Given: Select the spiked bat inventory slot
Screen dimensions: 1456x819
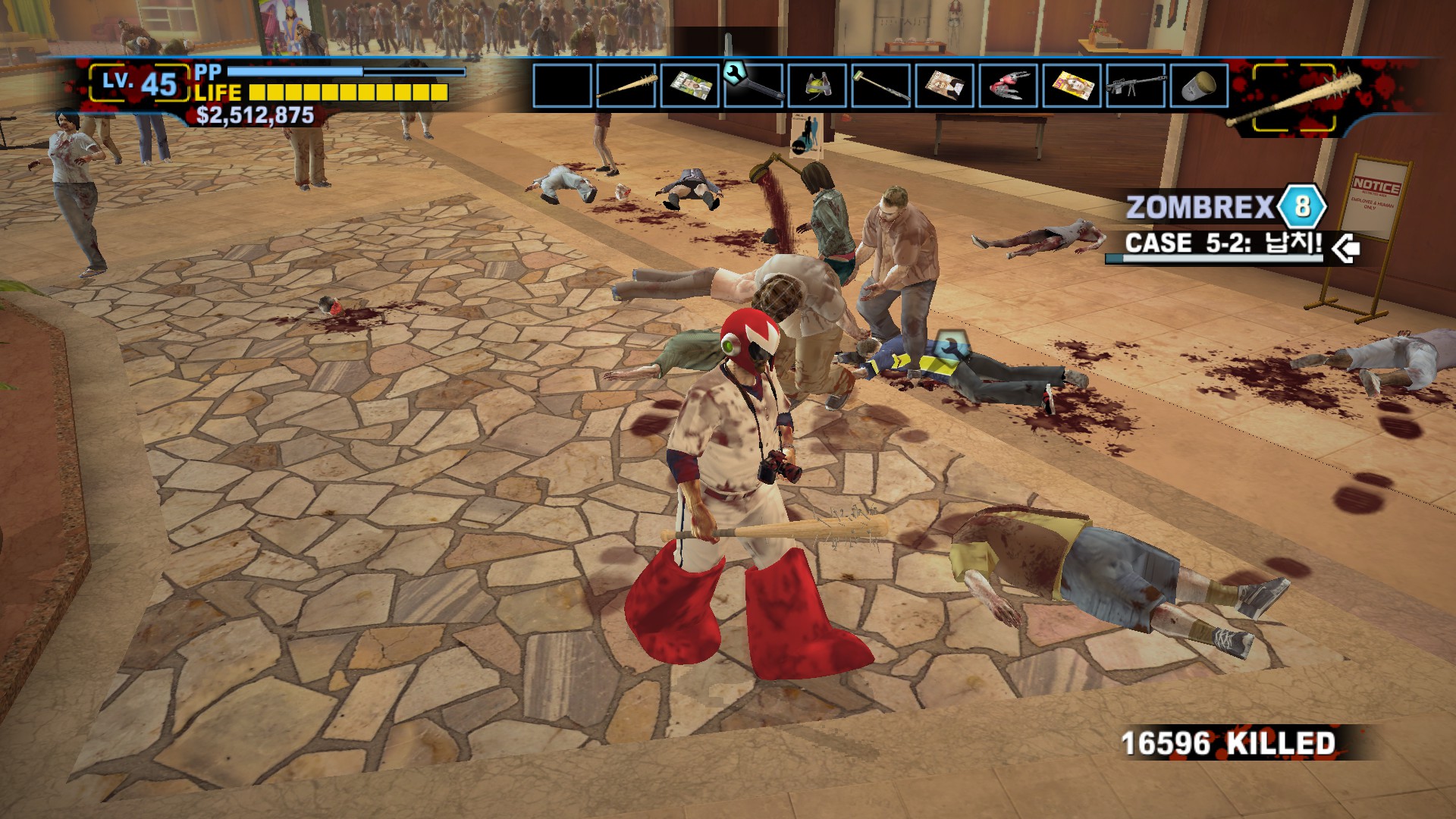Looking at the screenshot, I should tap(626, 86).
